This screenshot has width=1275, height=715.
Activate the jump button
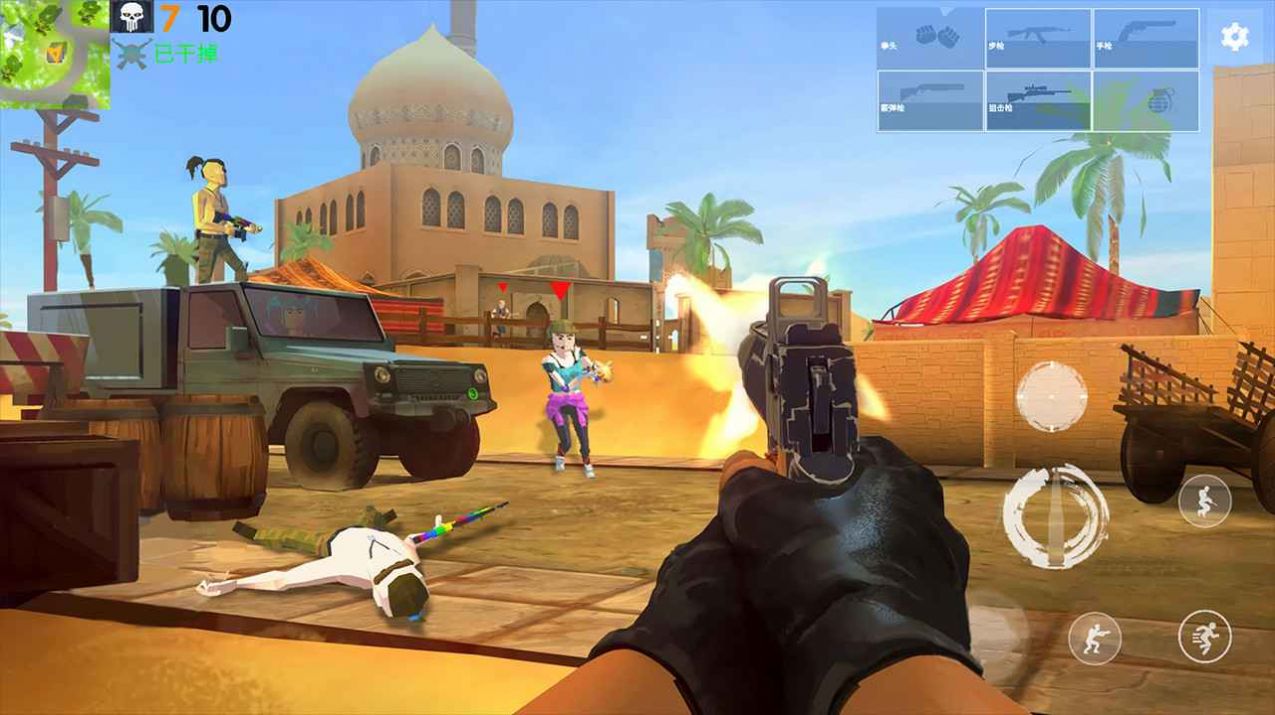click(1204, 501)
